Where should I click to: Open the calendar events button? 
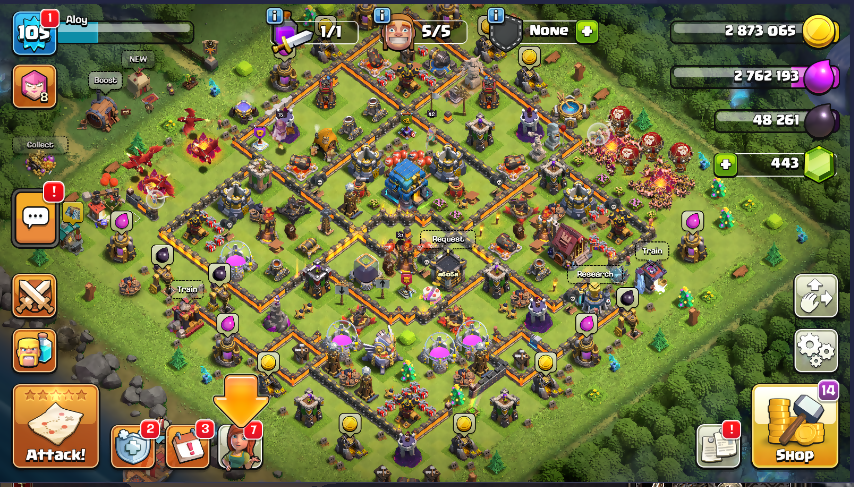click(x=186, y=446)
